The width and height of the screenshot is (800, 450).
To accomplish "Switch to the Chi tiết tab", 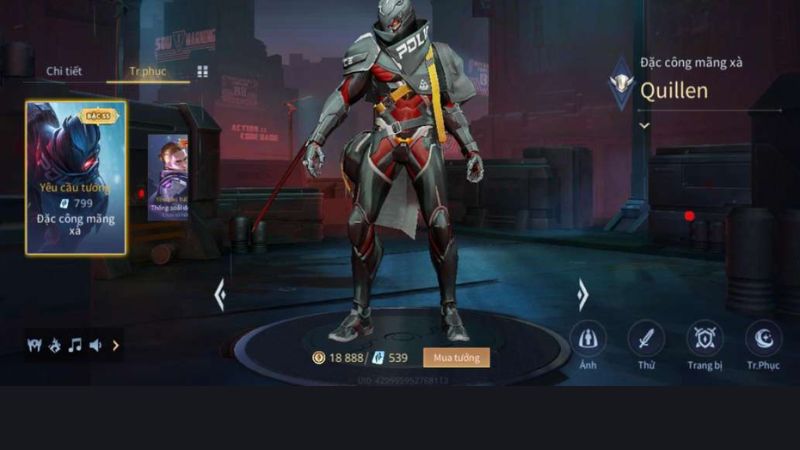I will (x=62, y=72).
